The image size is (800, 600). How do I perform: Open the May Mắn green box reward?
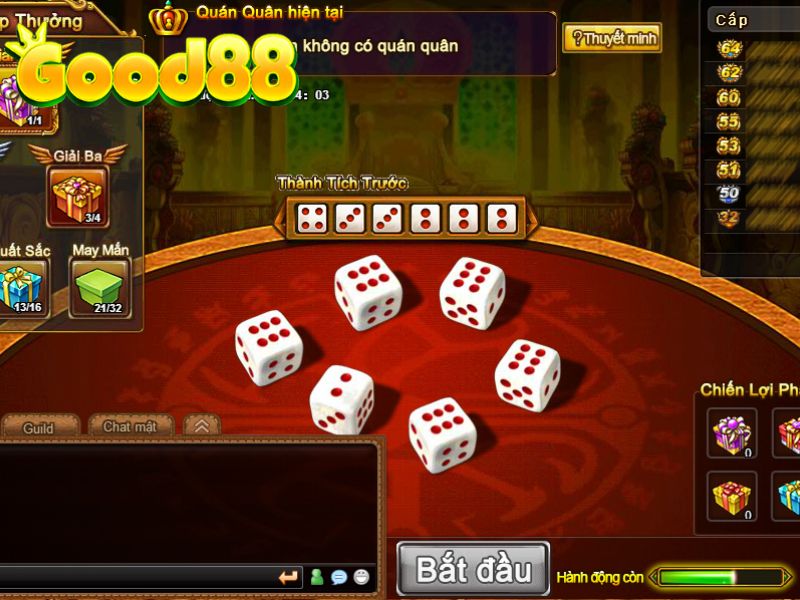coord(99,287)
